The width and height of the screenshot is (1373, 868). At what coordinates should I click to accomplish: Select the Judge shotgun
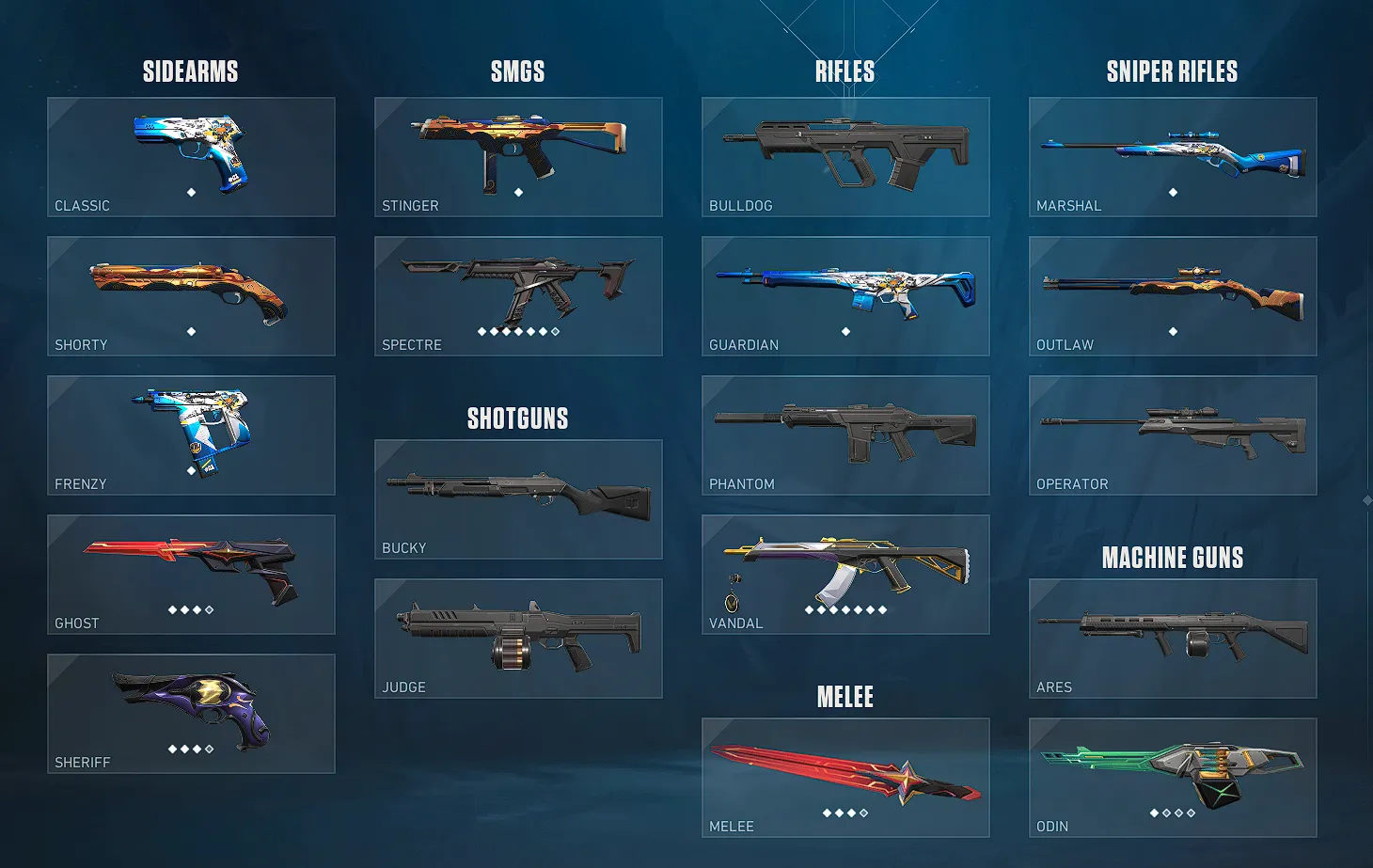pyautogui.click(x=517, y=639)
